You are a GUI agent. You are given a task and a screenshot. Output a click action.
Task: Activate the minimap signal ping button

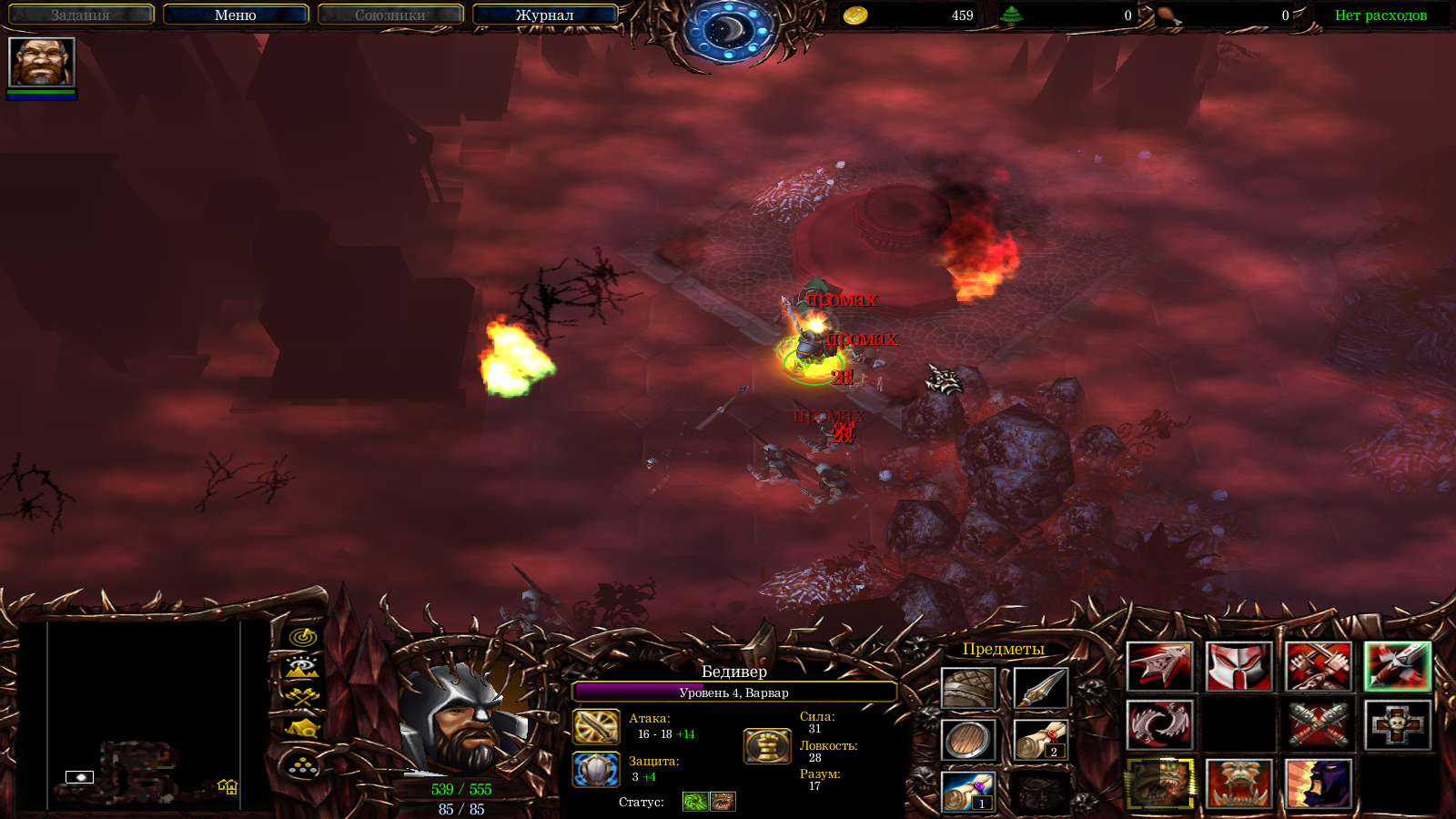[302, 637]
